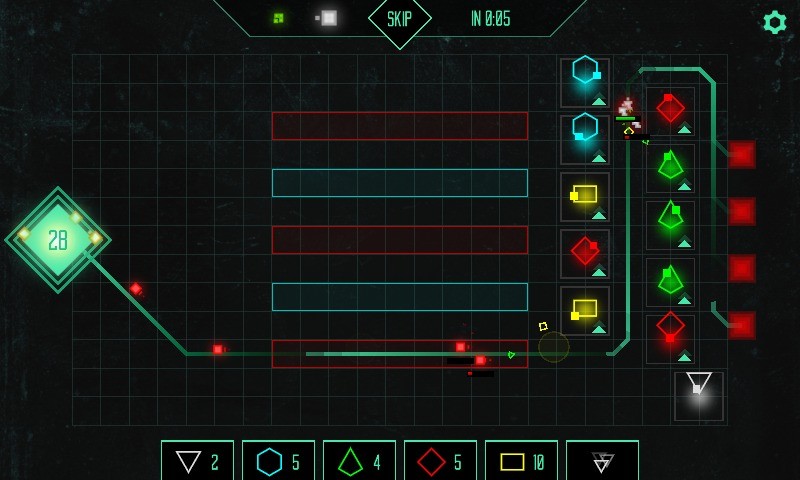
Task: Choose the cyan hexagon tower costing 5
Action: tap(278, 461)
